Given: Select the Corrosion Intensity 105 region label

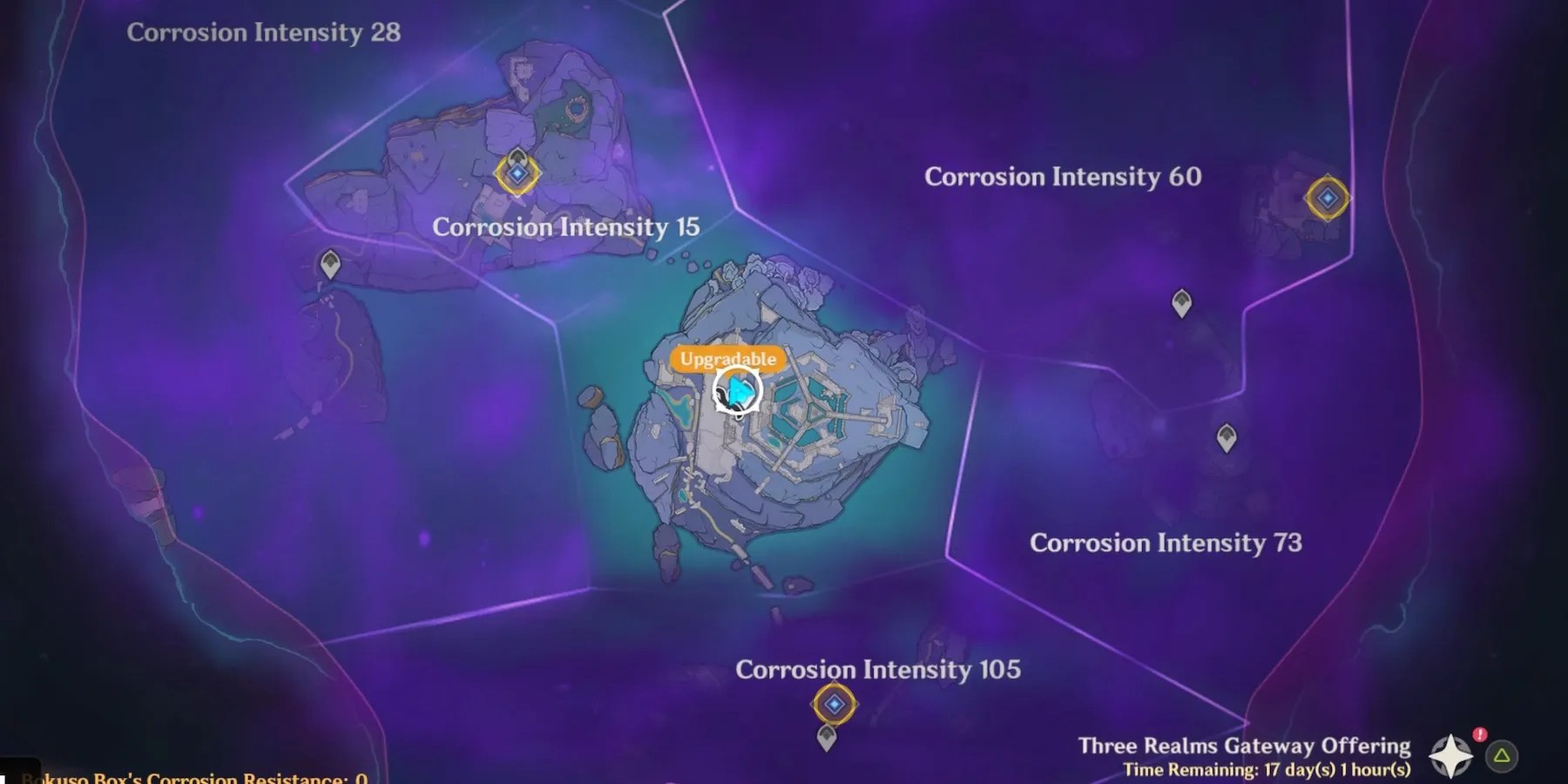Looking at the screenshot, I should coord(880,671).
